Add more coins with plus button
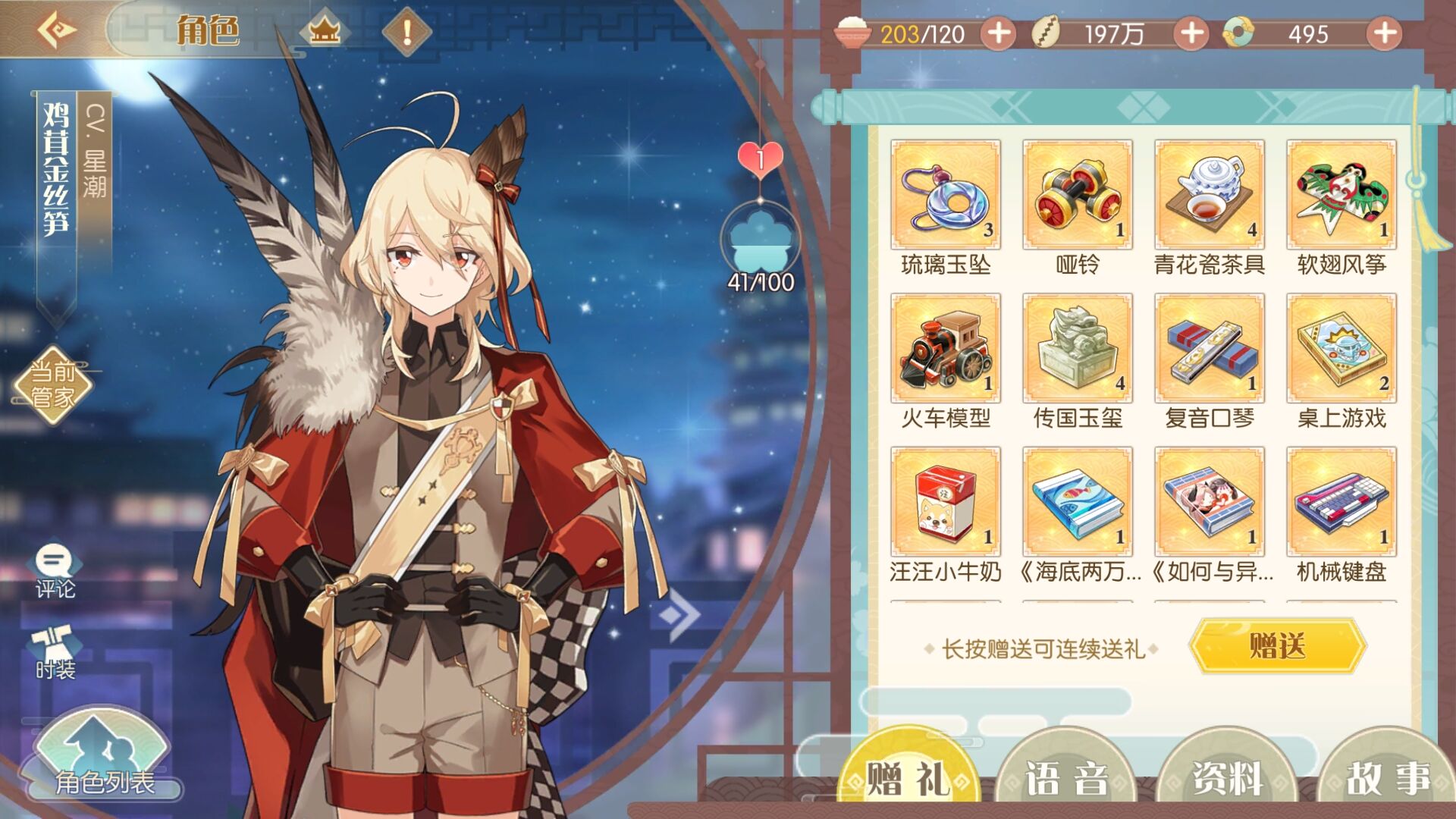This screenshot has height=819, width=1456. (x=1191, y=33)
